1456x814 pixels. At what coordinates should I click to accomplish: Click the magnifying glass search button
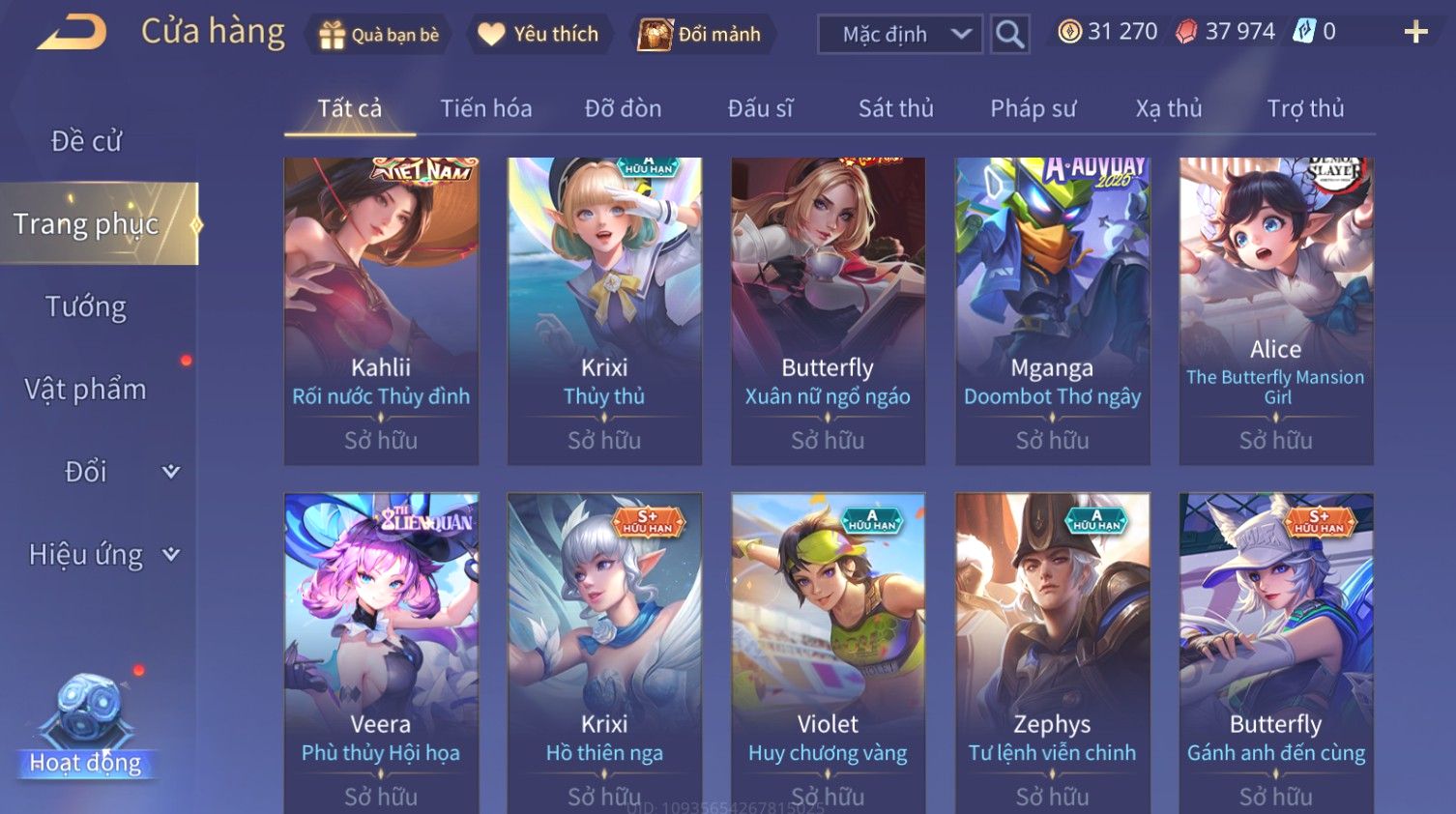tap(1009, 35)
